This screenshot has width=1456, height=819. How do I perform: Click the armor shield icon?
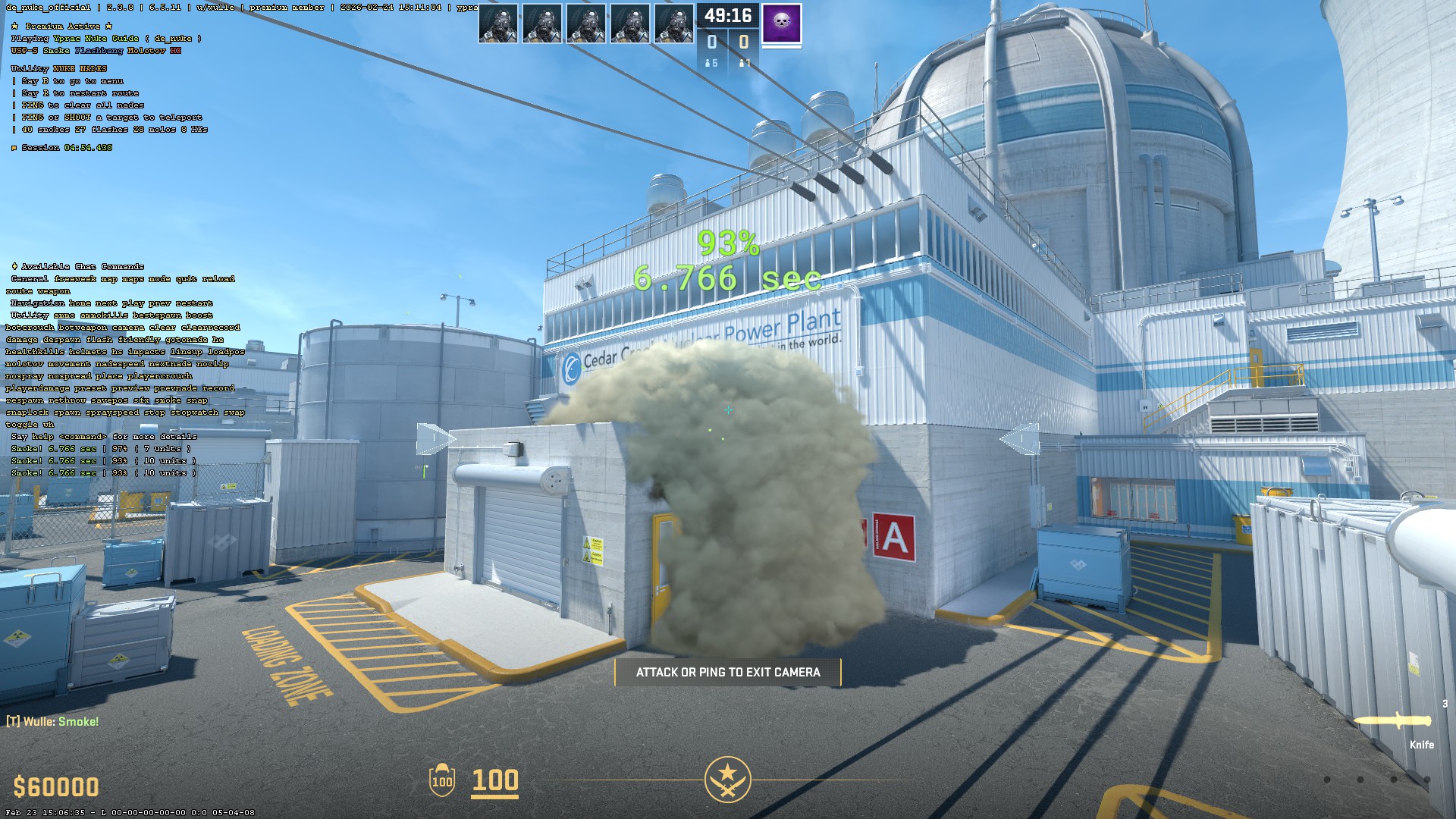coord(441,780)
